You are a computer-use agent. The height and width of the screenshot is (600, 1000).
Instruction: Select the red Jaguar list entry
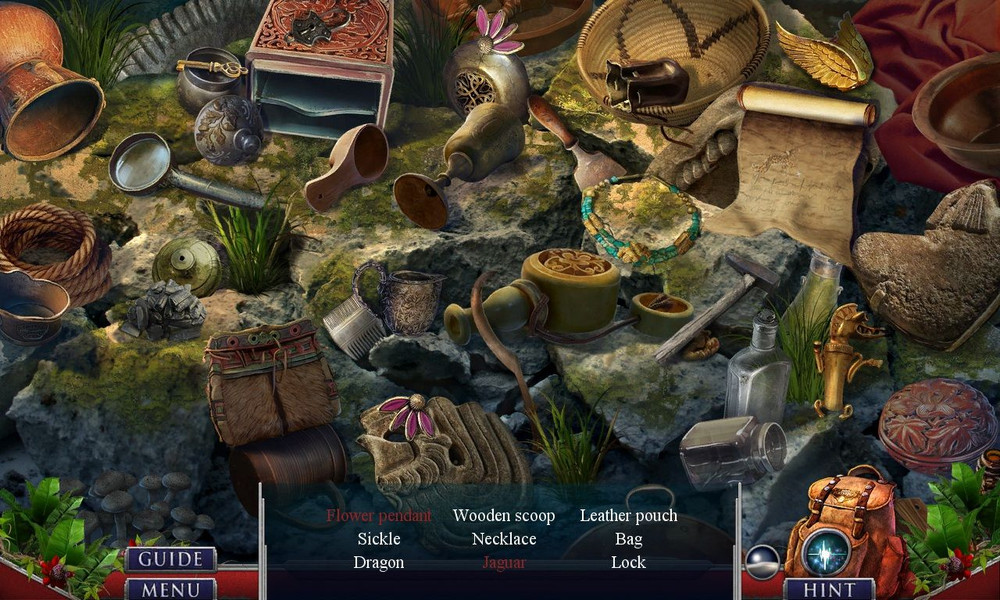pyautogui.click(x=504, y=562)
